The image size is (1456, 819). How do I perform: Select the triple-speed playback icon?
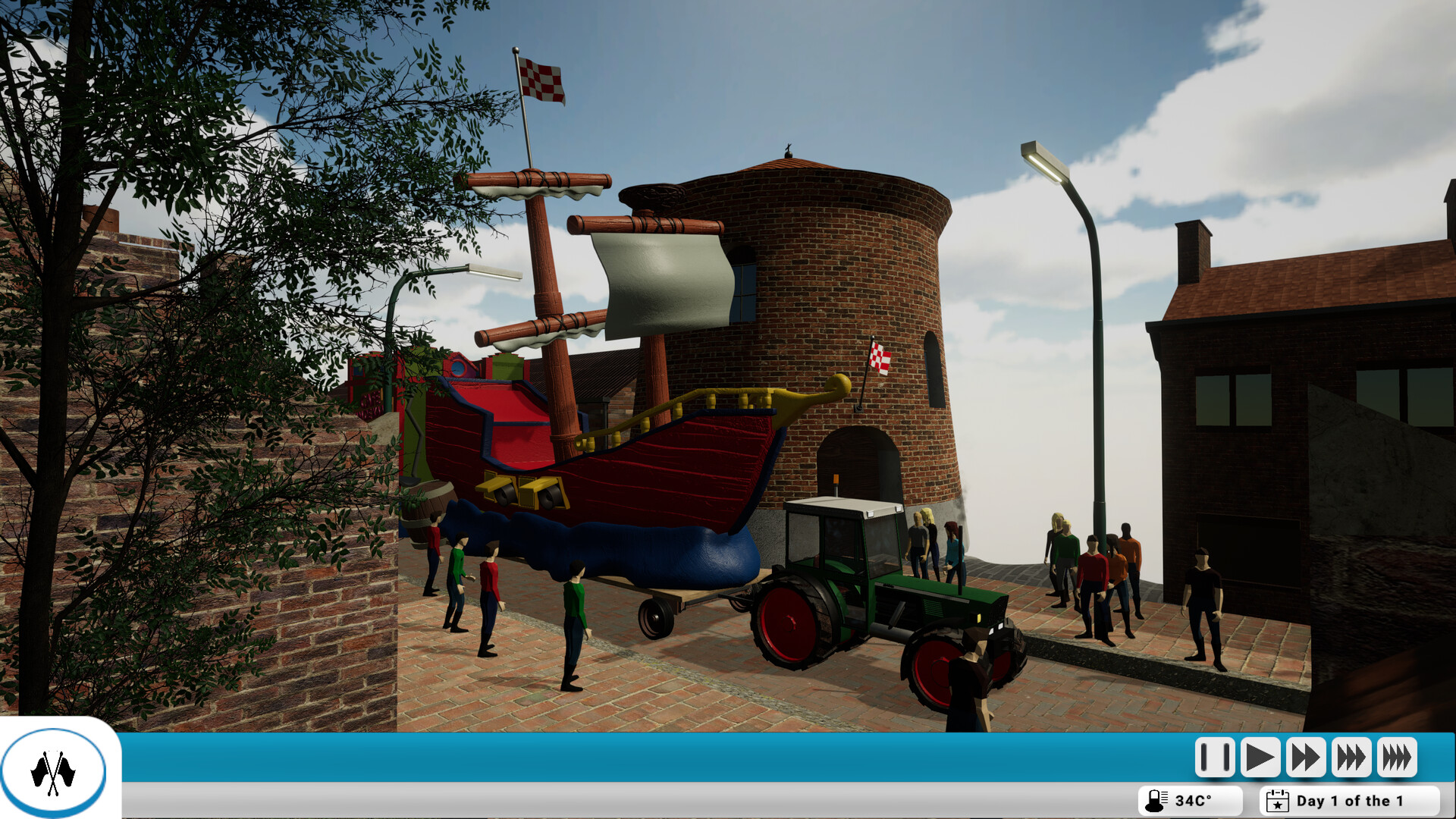(x=1351, y=756)
